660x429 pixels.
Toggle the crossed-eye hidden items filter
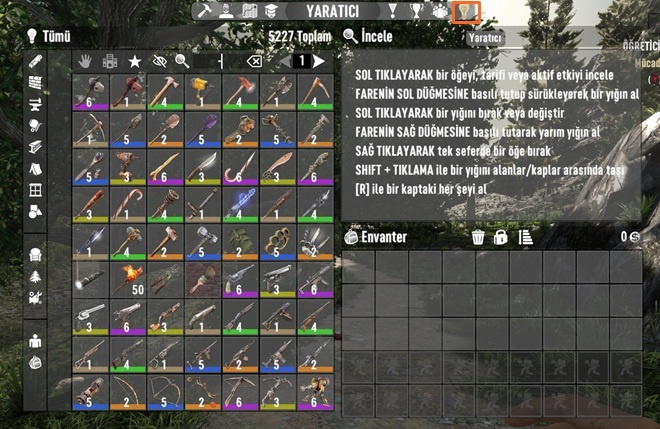159,62
